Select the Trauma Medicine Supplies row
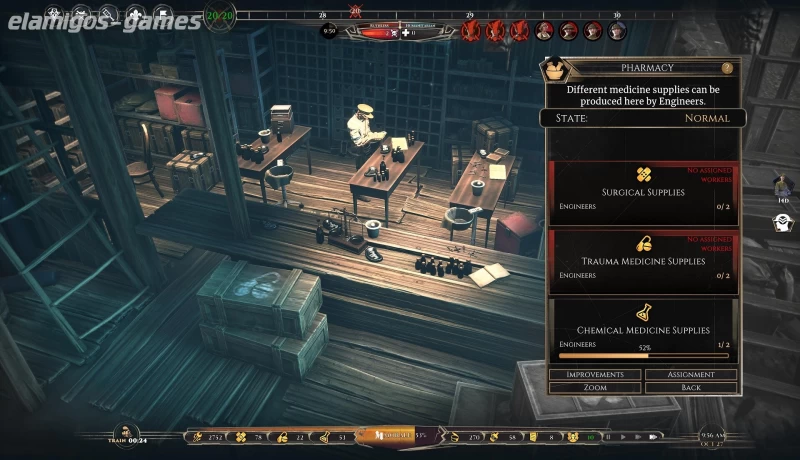The height and width of the screenshot is (460, 800). tap(642, 261)
